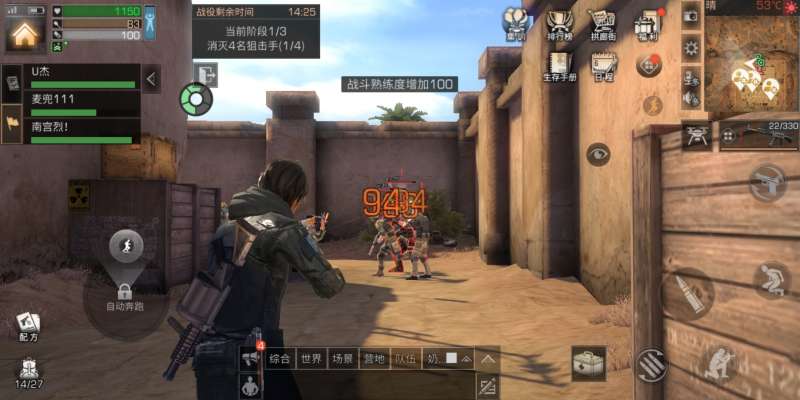The image size is (800, 400).
Task: Open the 福利 rewards gift icon
Action: coord(648,24)
